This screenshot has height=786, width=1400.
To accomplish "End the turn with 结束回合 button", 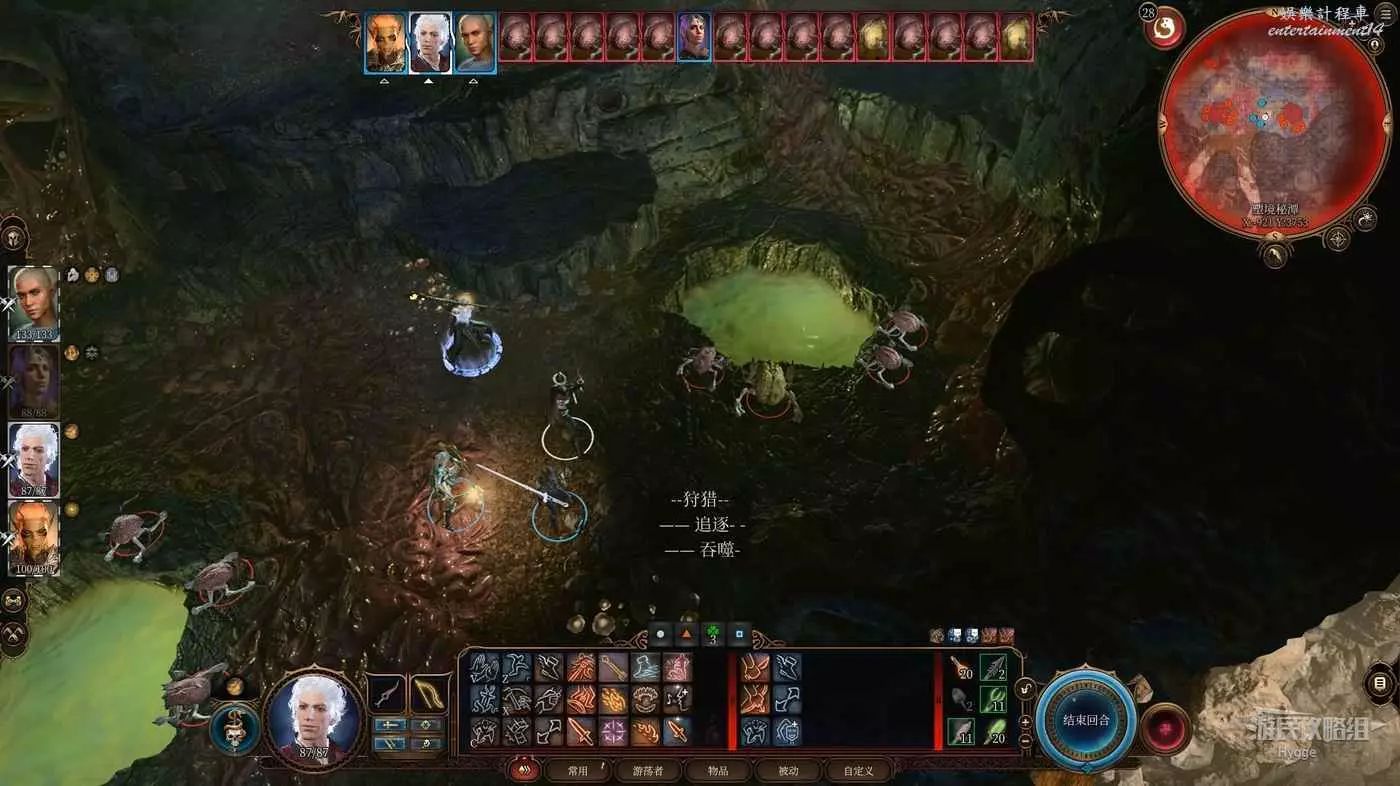I will pos(1085,720).
